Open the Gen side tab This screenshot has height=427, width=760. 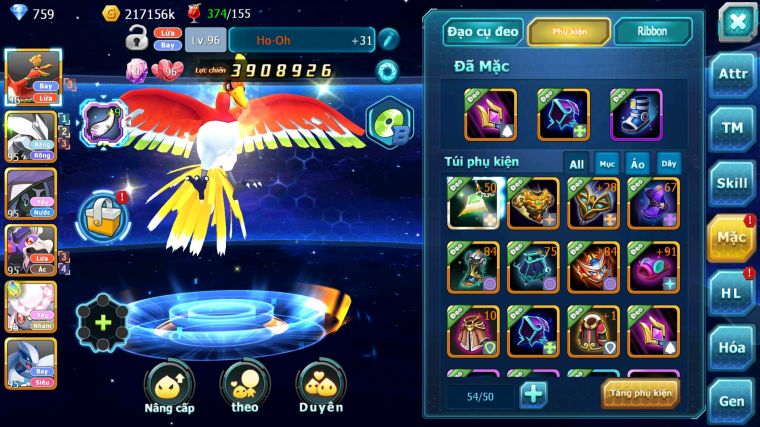pos(732,400)
